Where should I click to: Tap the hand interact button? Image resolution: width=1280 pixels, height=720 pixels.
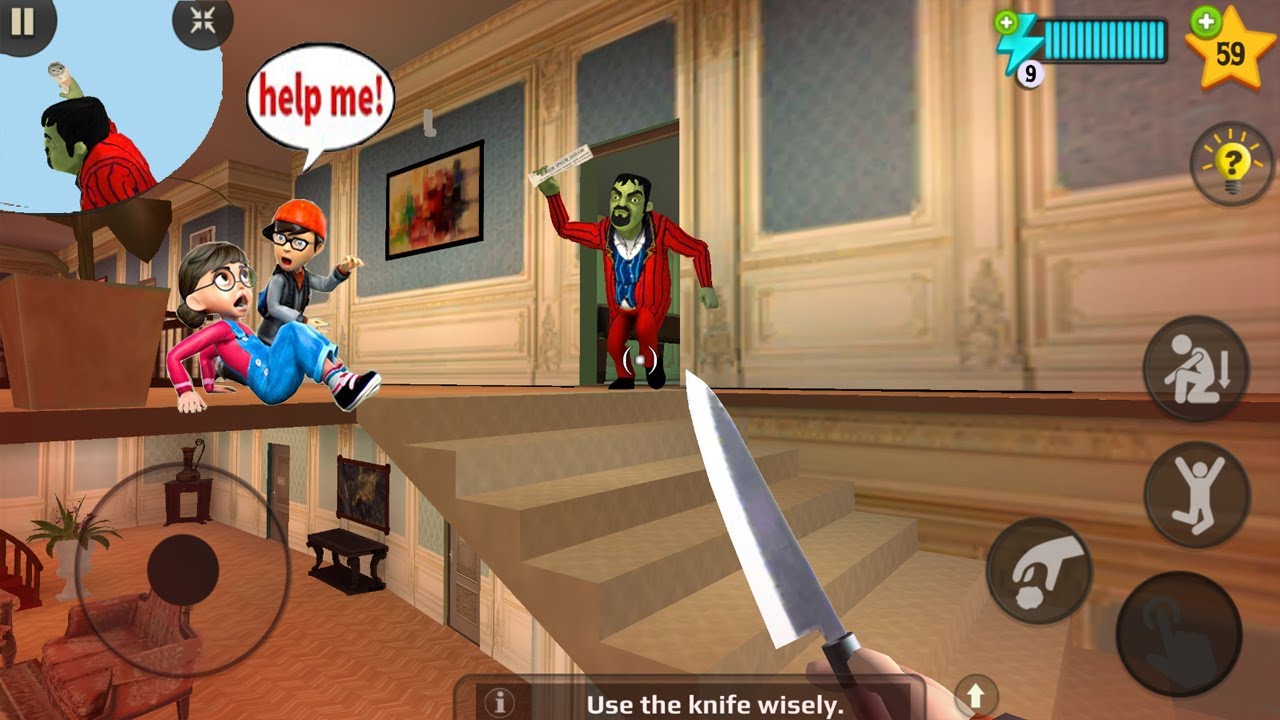pos(1178,634)
